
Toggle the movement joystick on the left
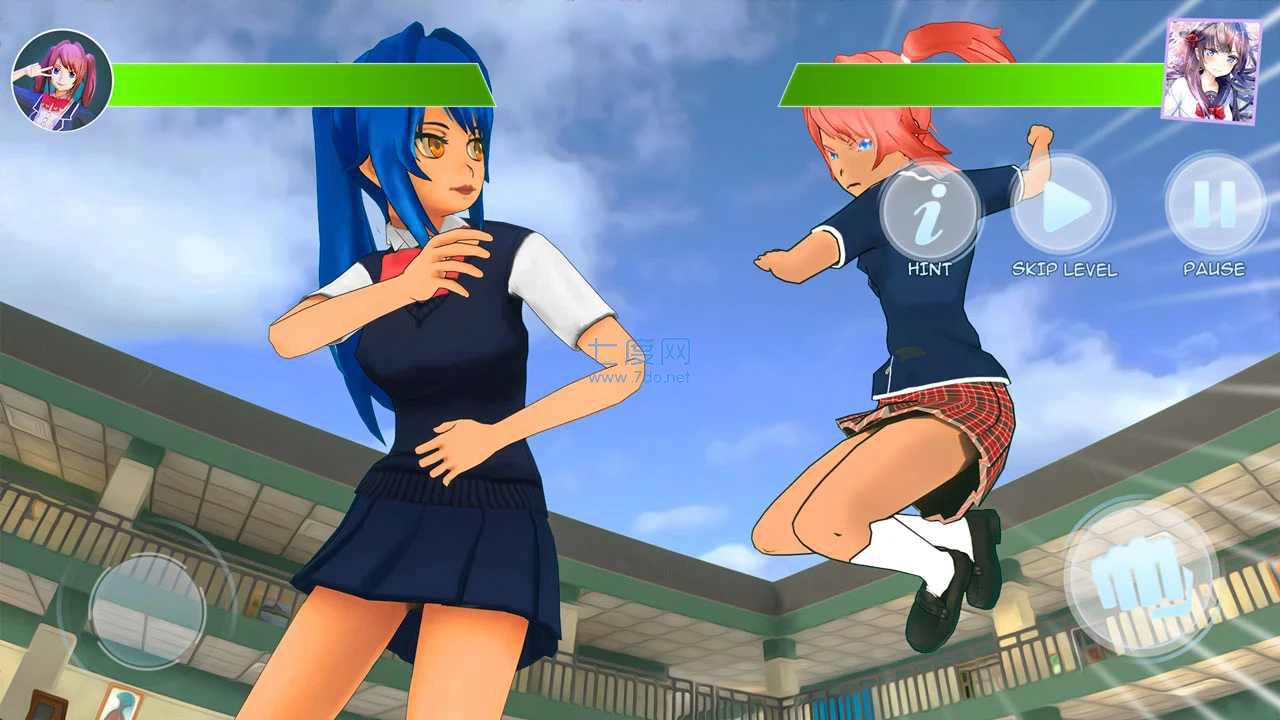coord(150,603)
